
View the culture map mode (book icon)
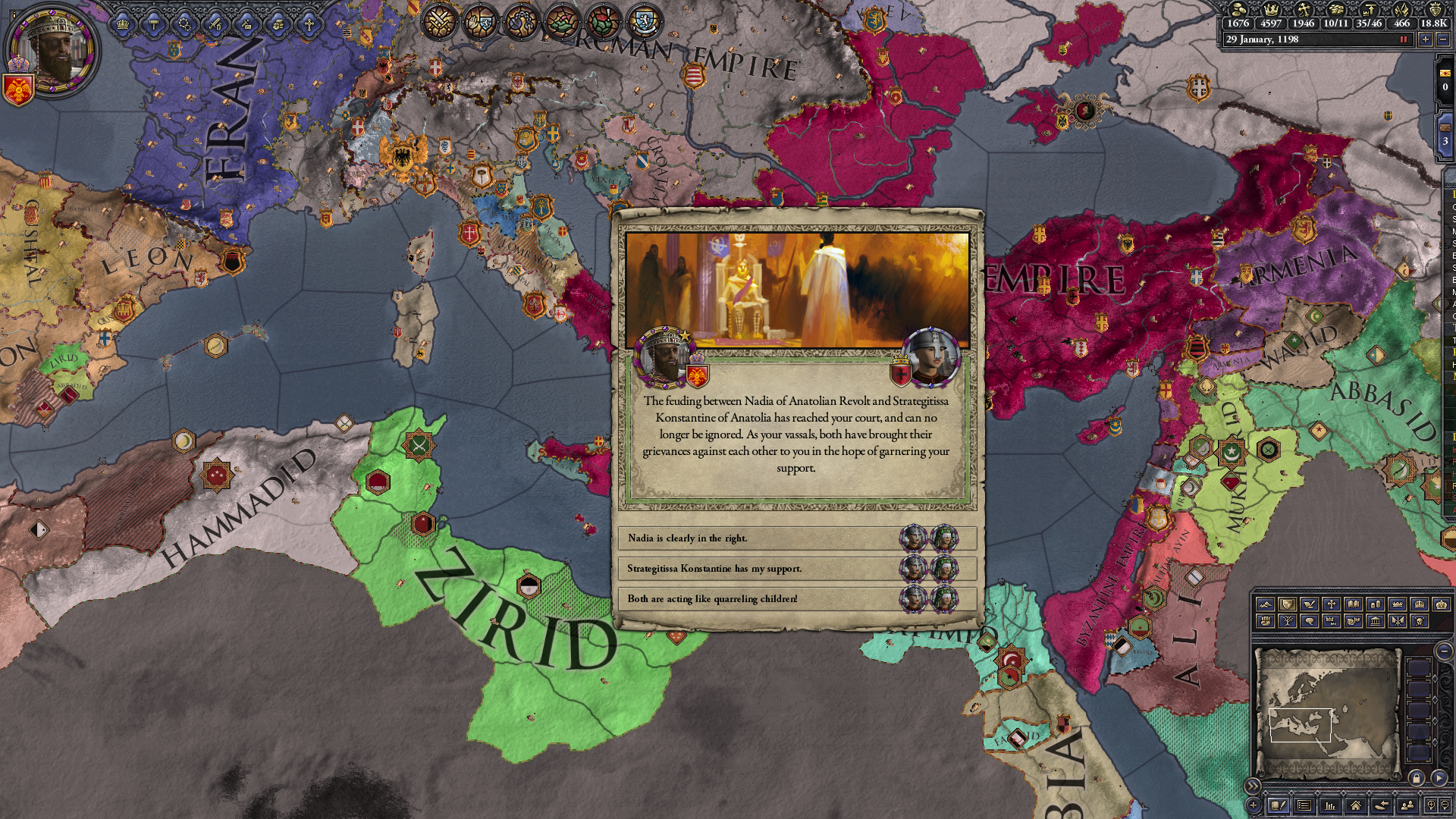click(1354, 604)
